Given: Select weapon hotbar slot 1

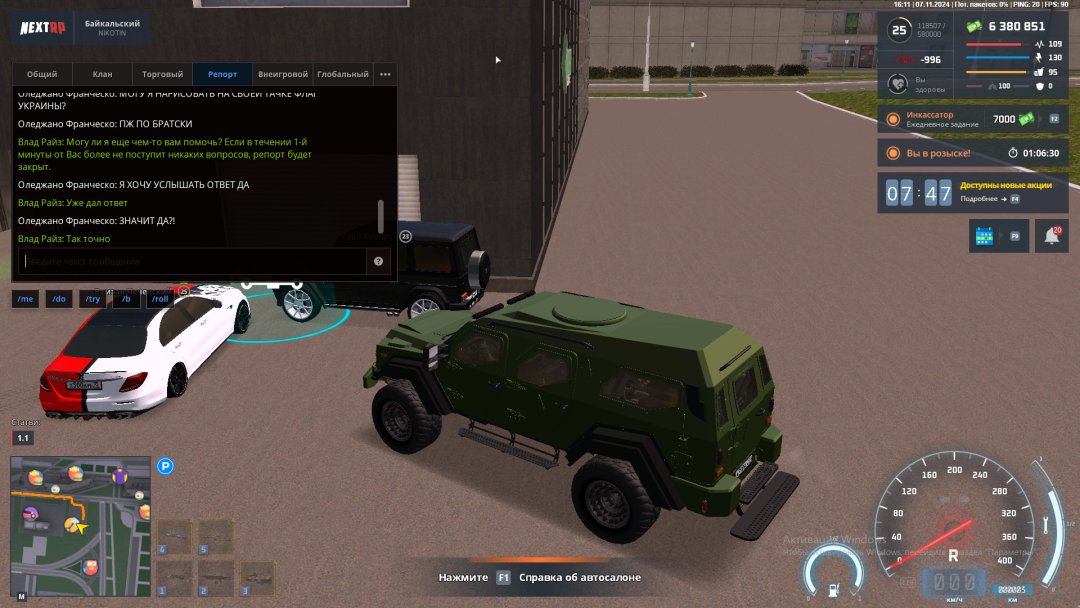Looking at the screenshot, I should click(x=174, y=577).
